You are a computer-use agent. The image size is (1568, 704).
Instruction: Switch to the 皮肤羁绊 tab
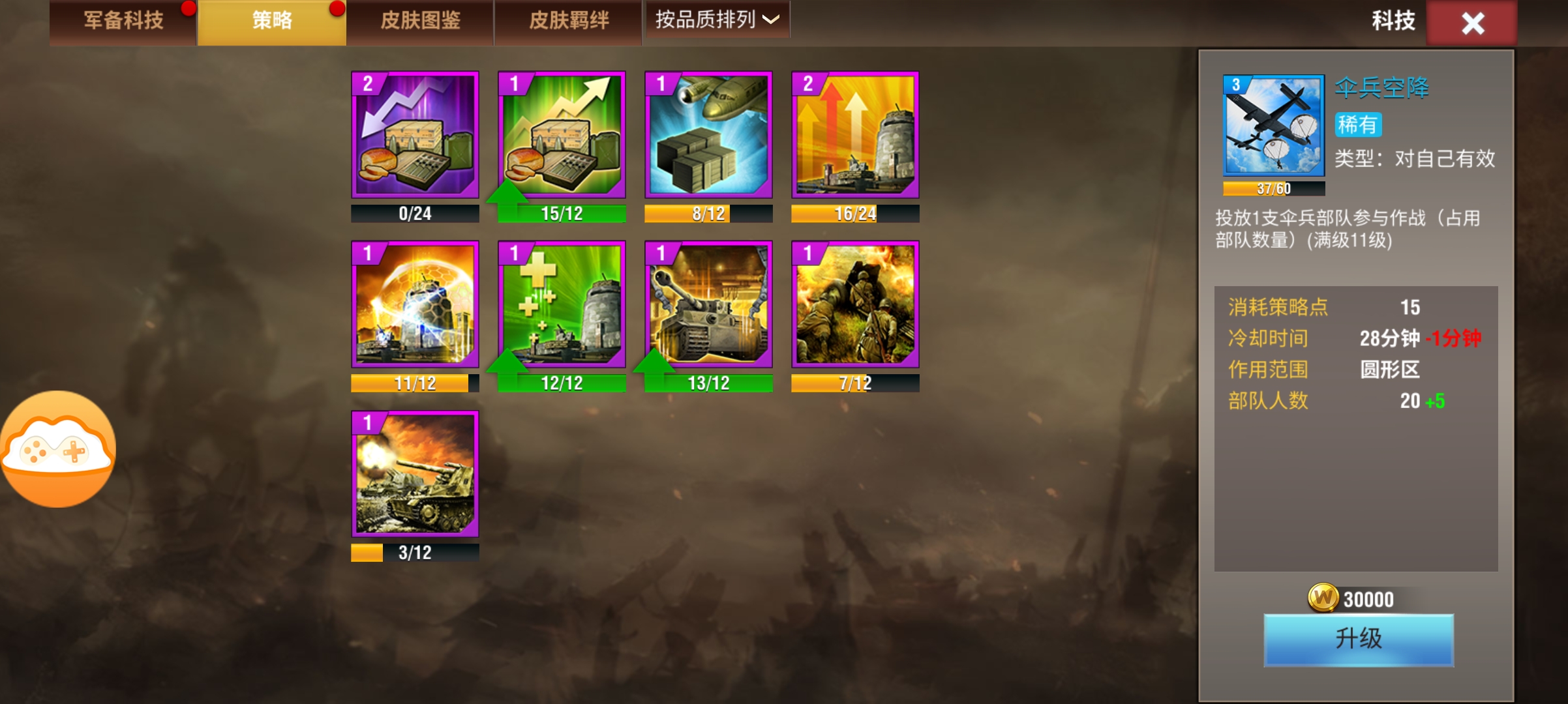568,20
